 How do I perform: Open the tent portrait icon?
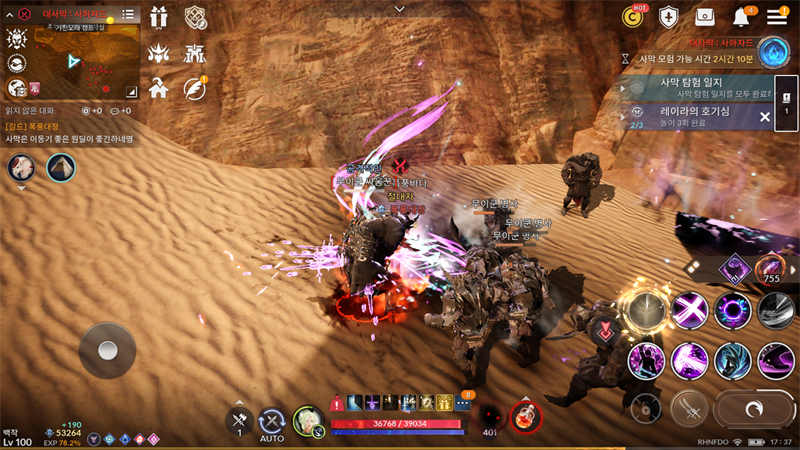(60, 168)
